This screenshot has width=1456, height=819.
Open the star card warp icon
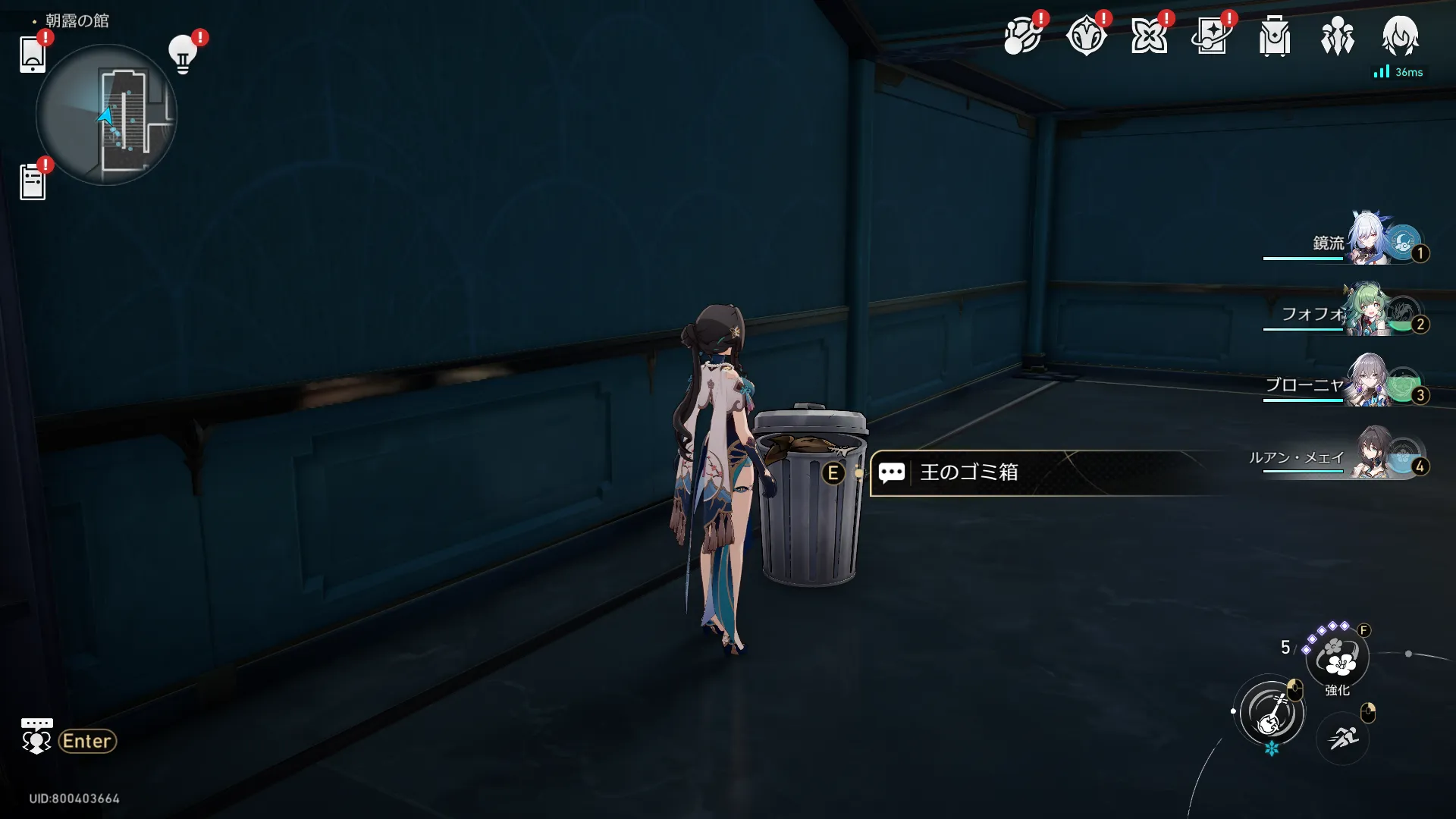click(1211, 36)
